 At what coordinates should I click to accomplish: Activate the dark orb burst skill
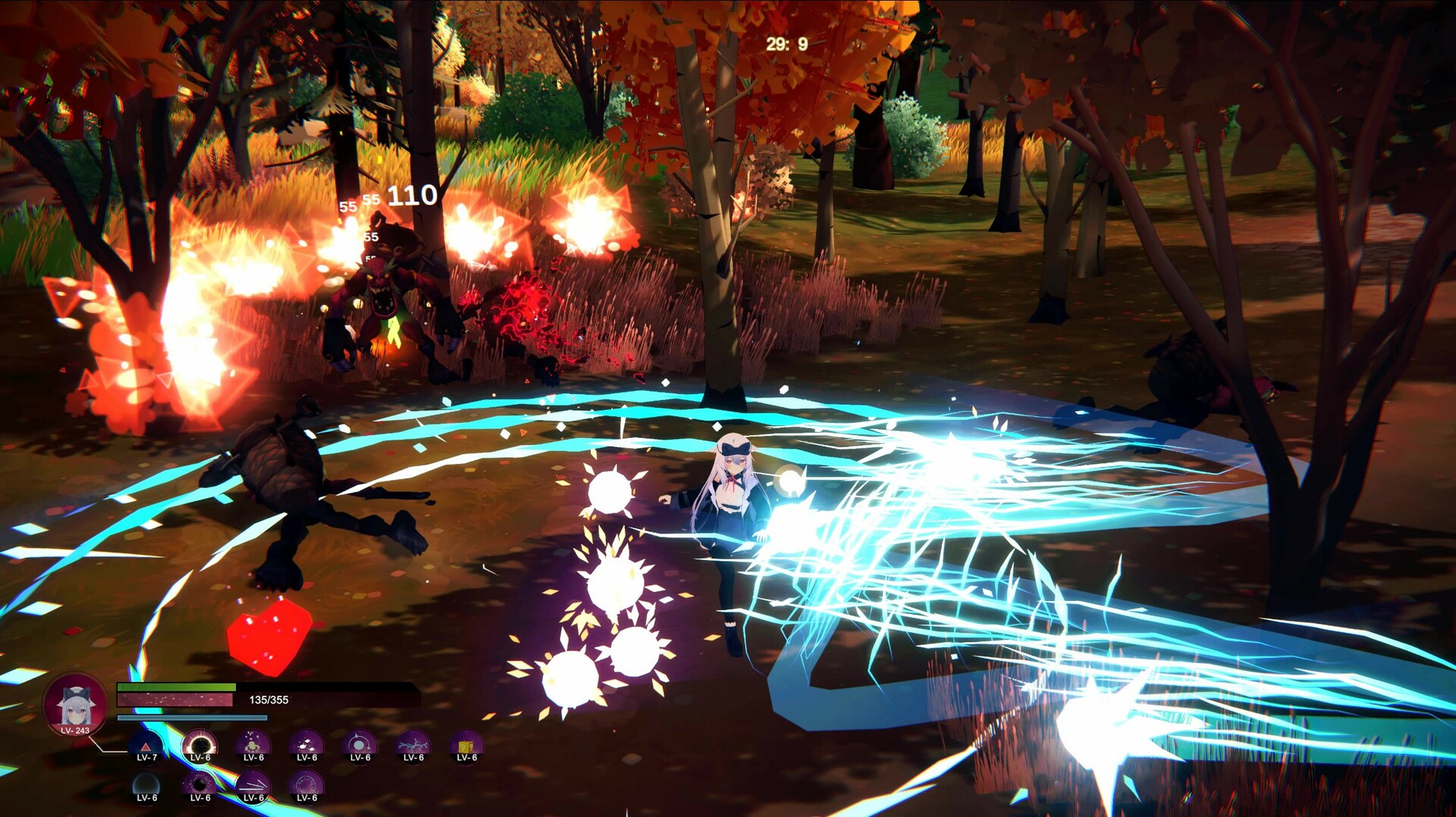click(200, 786)
